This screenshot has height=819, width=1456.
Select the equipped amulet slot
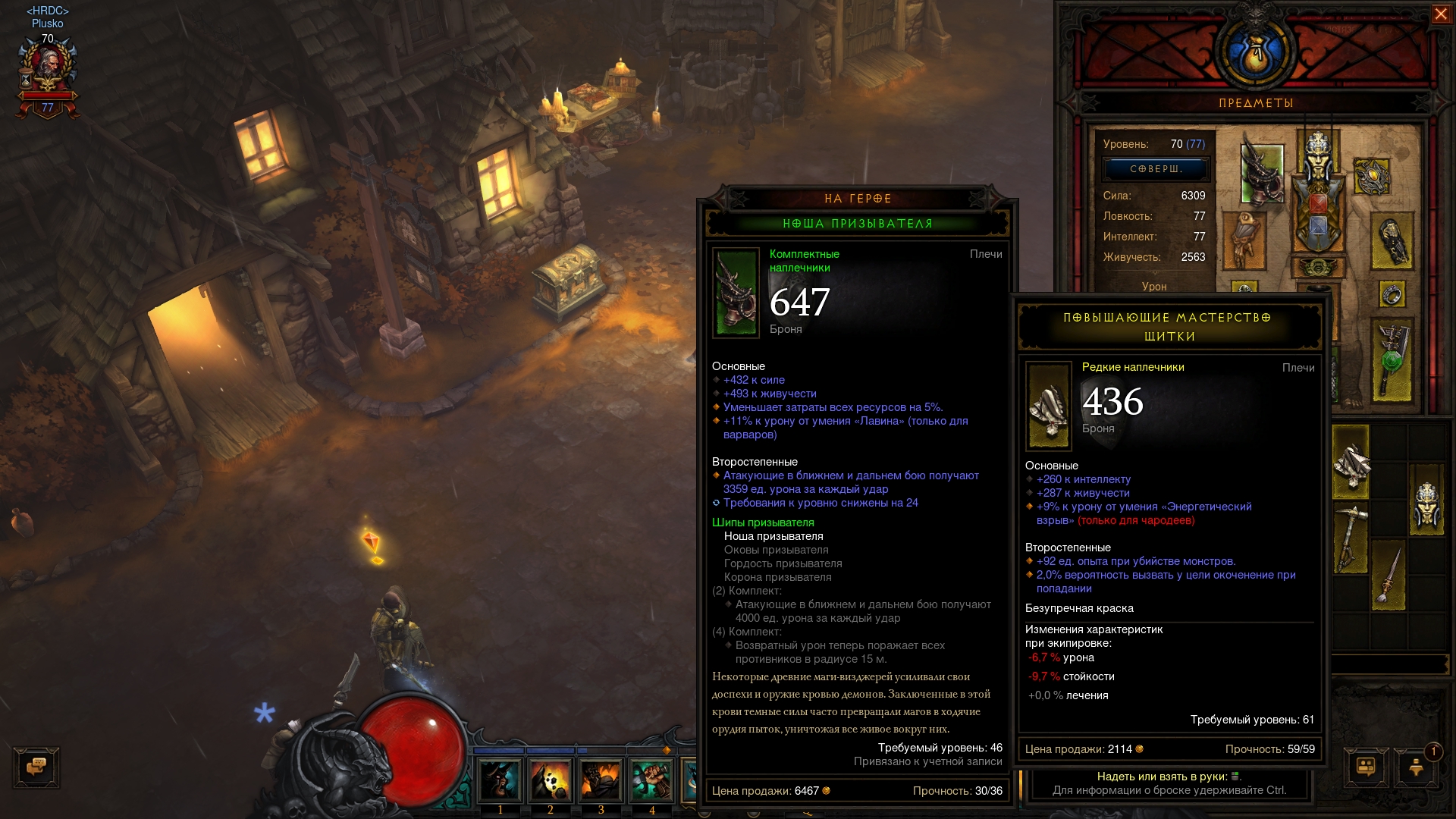tap(1371, 177)
